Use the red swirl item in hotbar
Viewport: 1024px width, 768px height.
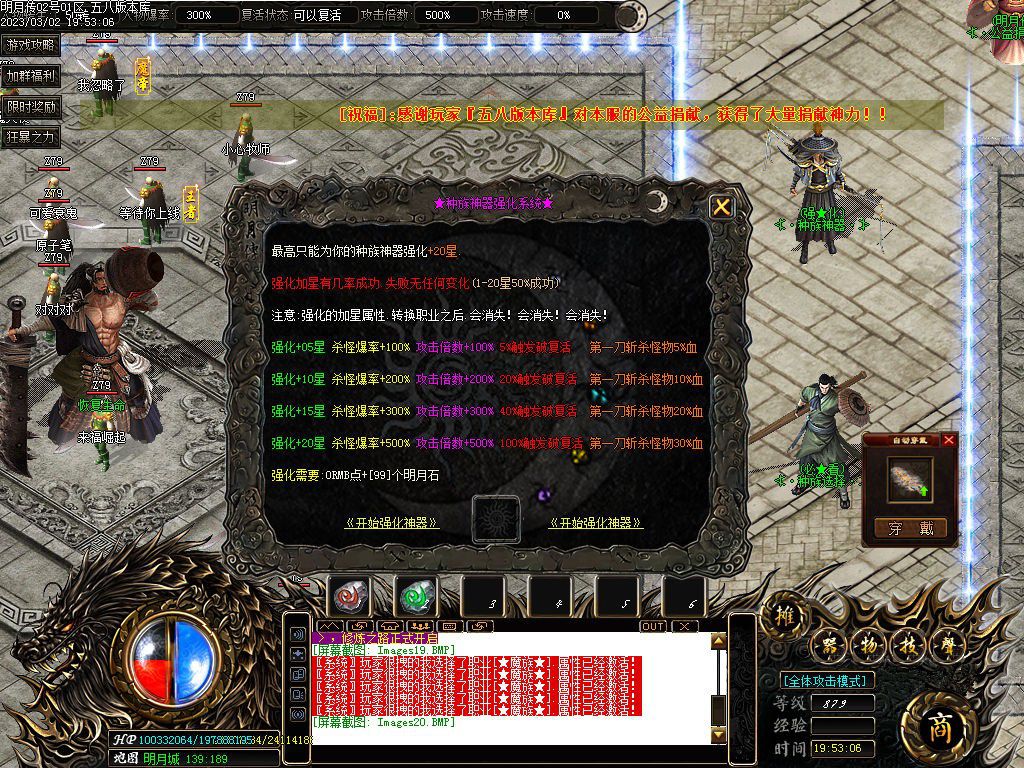click(x=350, y=597)
